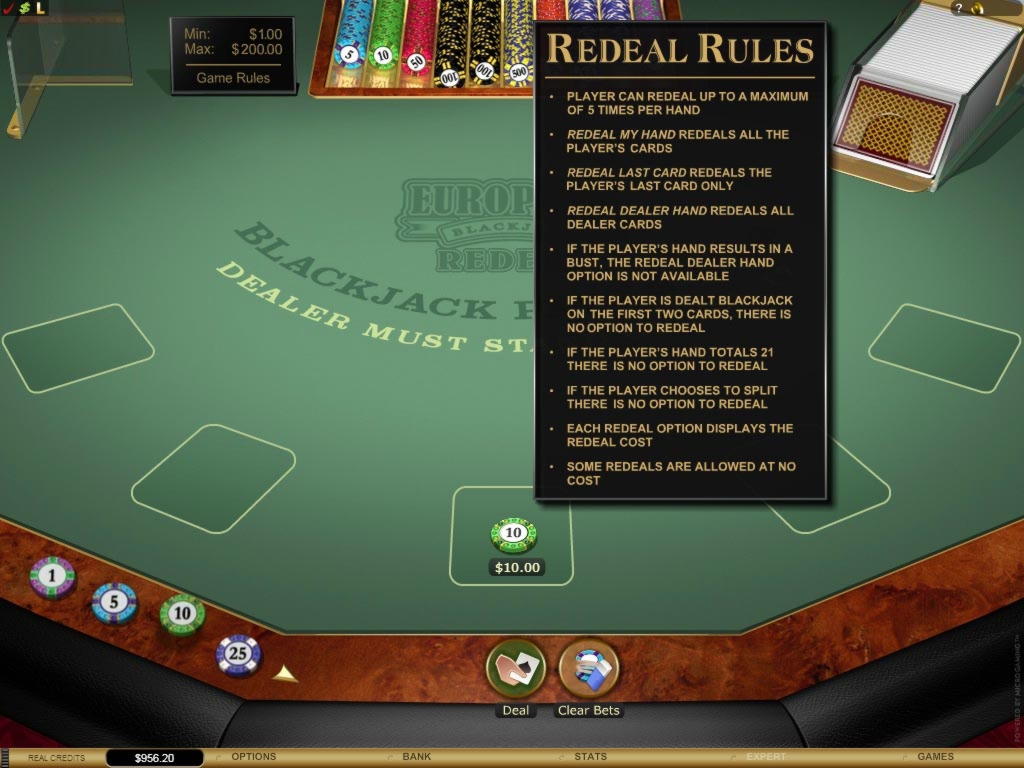Click the question mark help icon
Screen dimensions: 1024x768
958,8
